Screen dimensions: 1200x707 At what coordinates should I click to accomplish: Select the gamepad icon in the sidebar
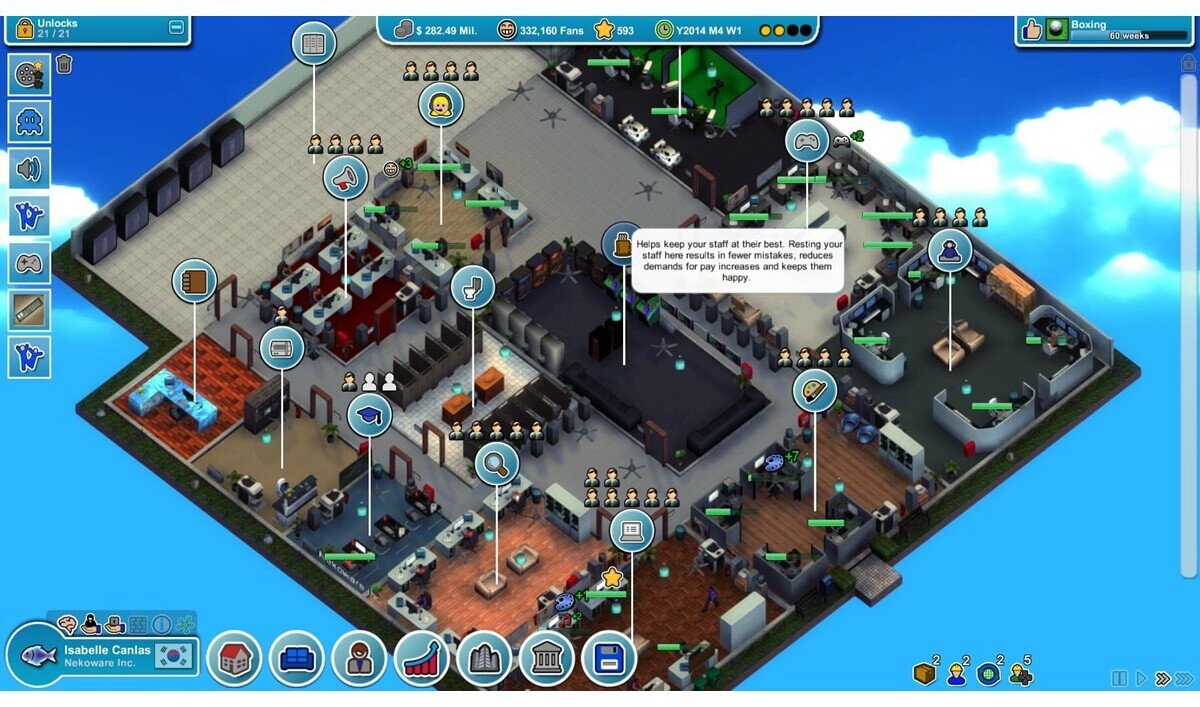point(29,264)
